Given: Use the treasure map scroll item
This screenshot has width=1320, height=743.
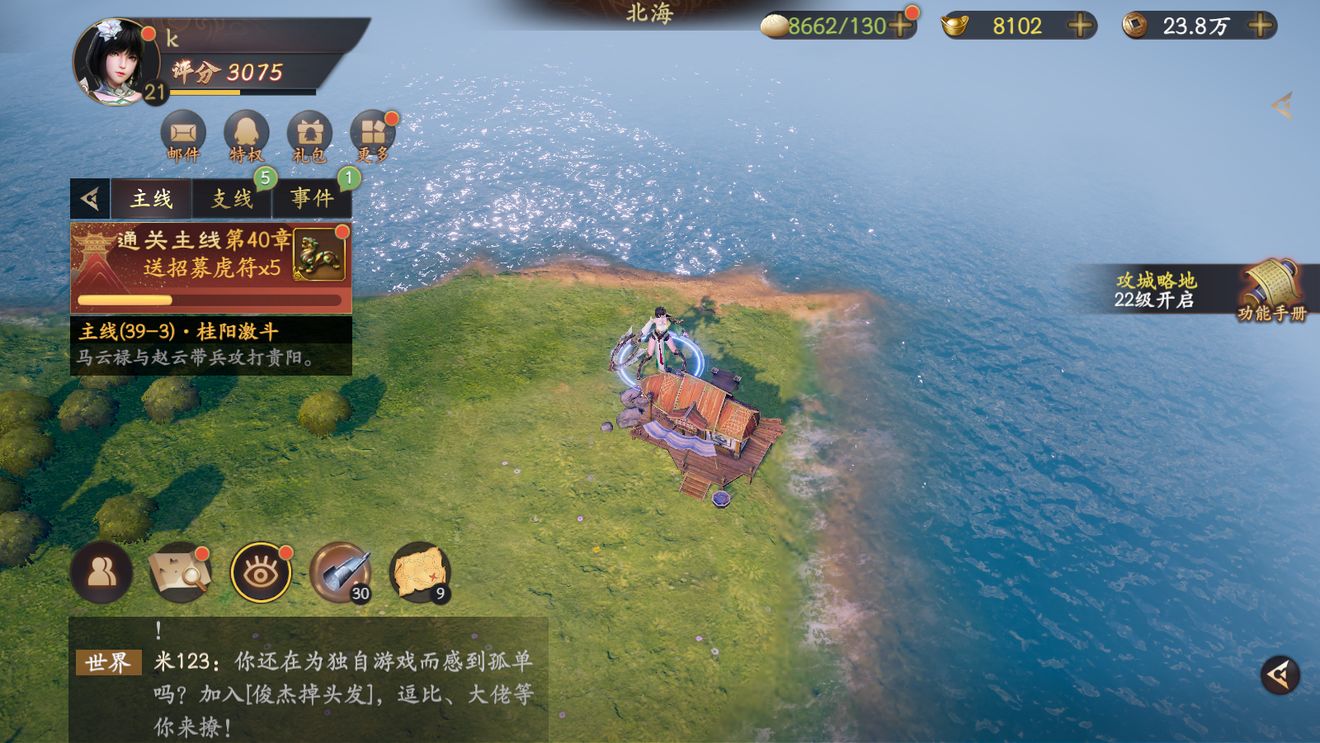Looking at the screenshot, I should point(420,572).
